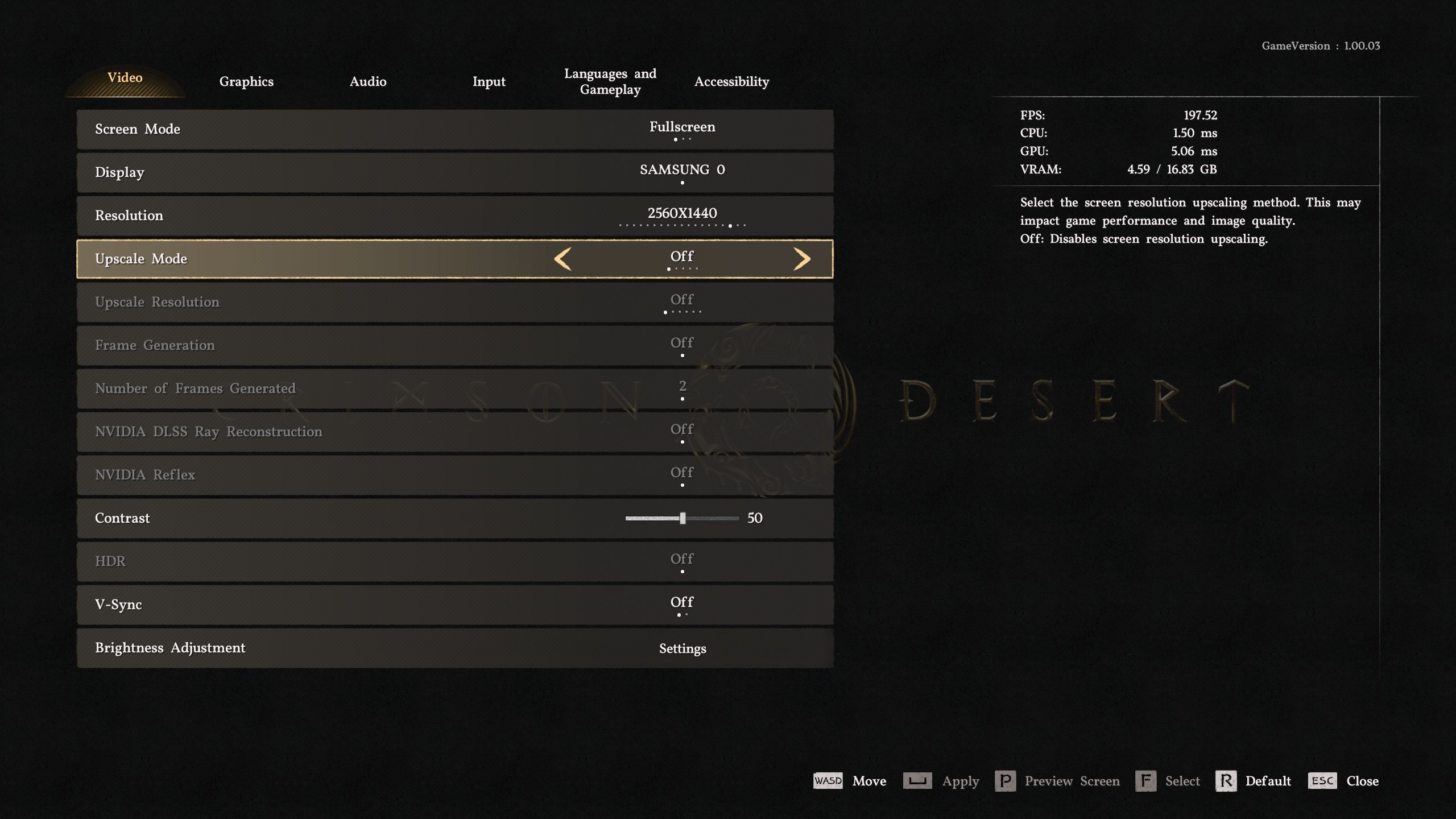Viewport: 1456px width, 819px height.
Task: Click the Move label in footer
Action: click(869, 781)
